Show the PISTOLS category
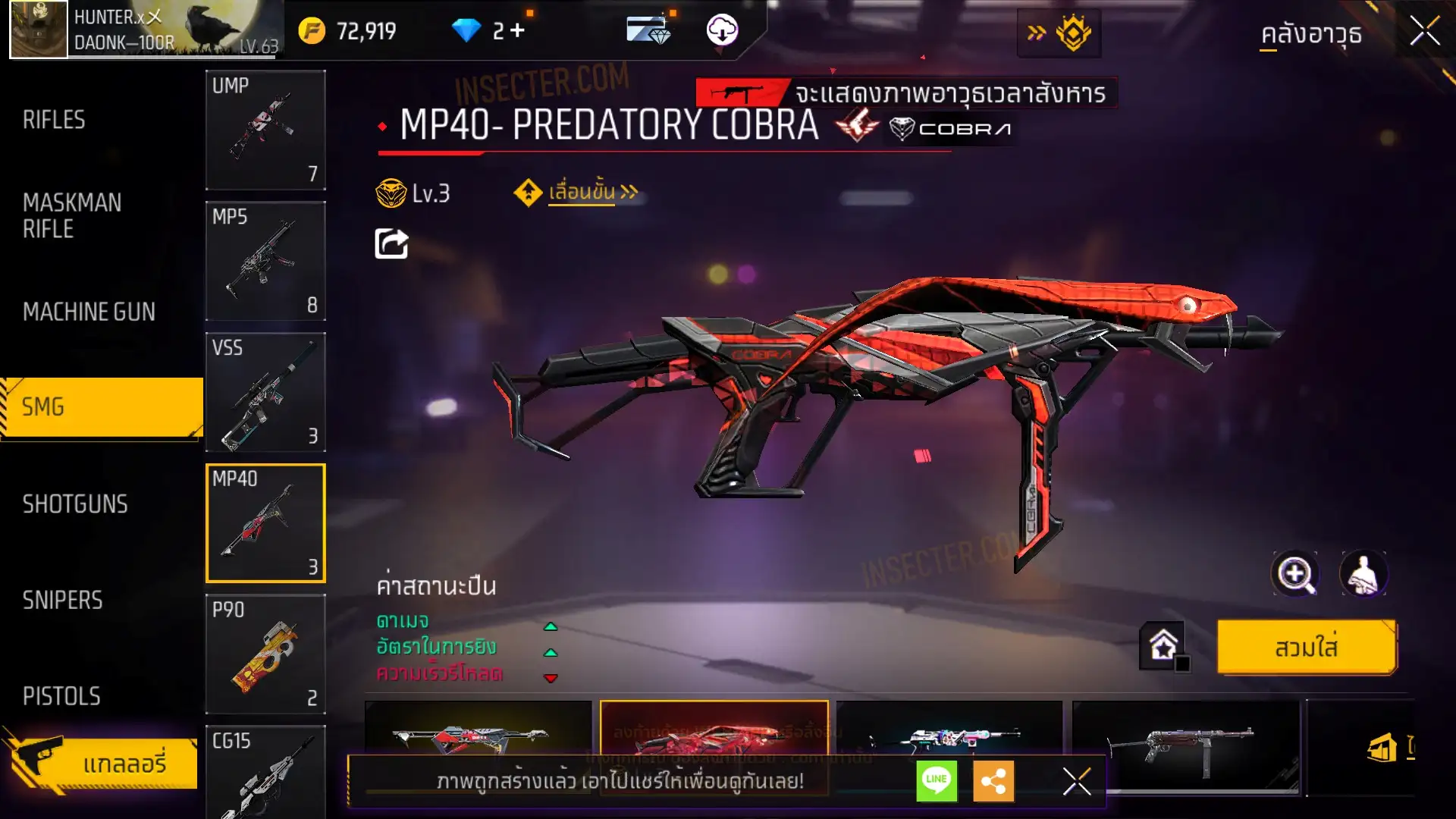Screen dimensions: 1456x819 click(61, 696)
